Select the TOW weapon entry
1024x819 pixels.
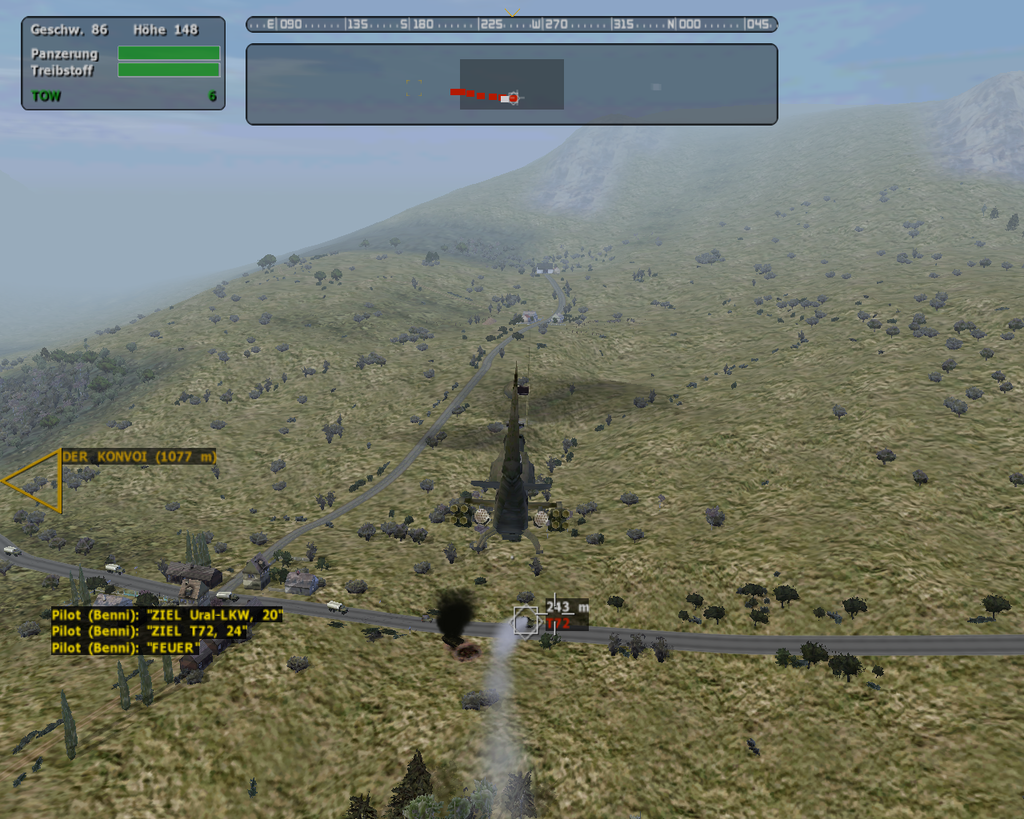click(x=47, y=96)
